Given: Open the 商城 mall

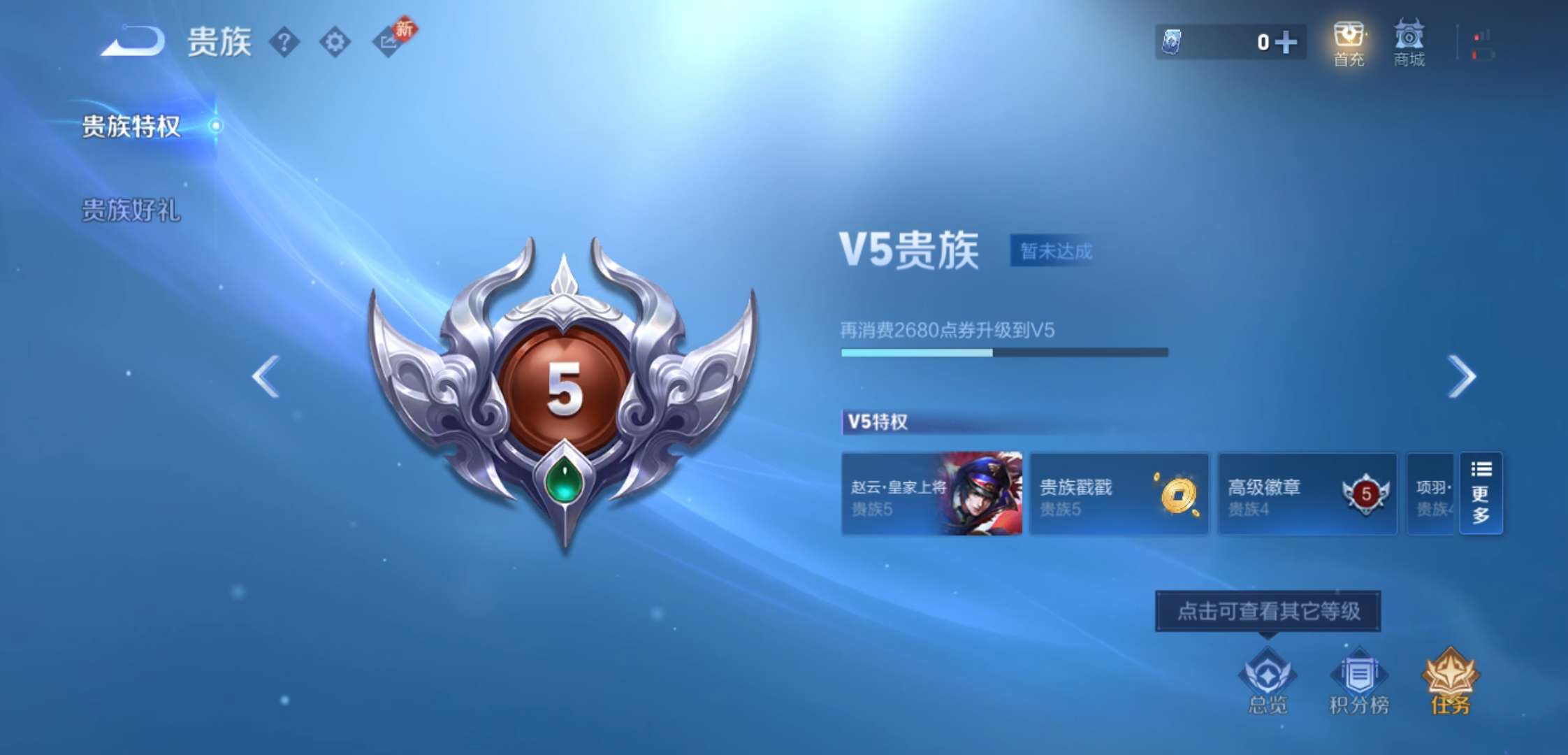Looking at the screenshot, I should (x=1409, y=42).
